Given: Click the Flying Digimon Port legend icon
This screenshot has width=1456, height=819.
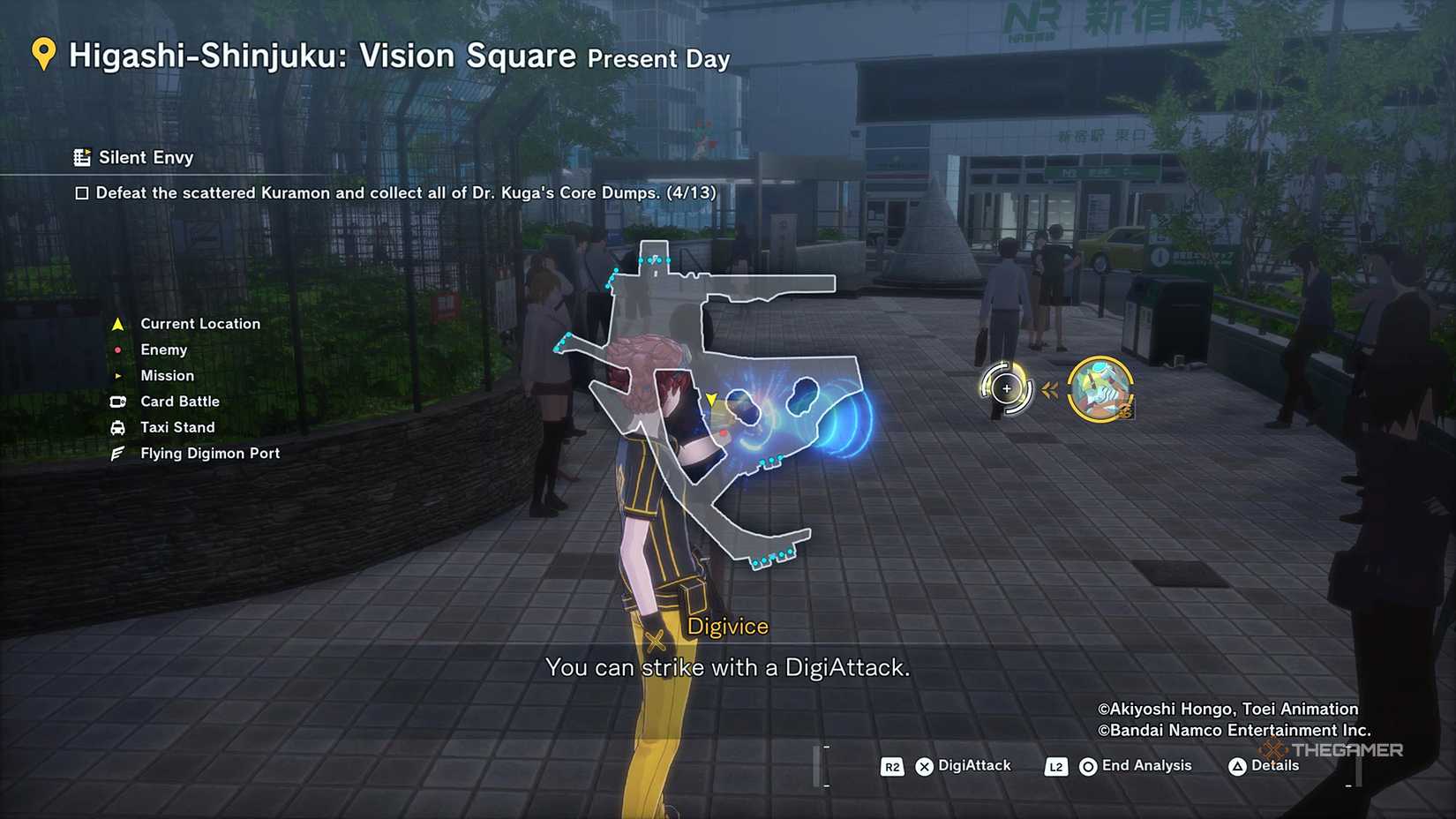Looking at the screenshot, I should click(x=116, y=453).
